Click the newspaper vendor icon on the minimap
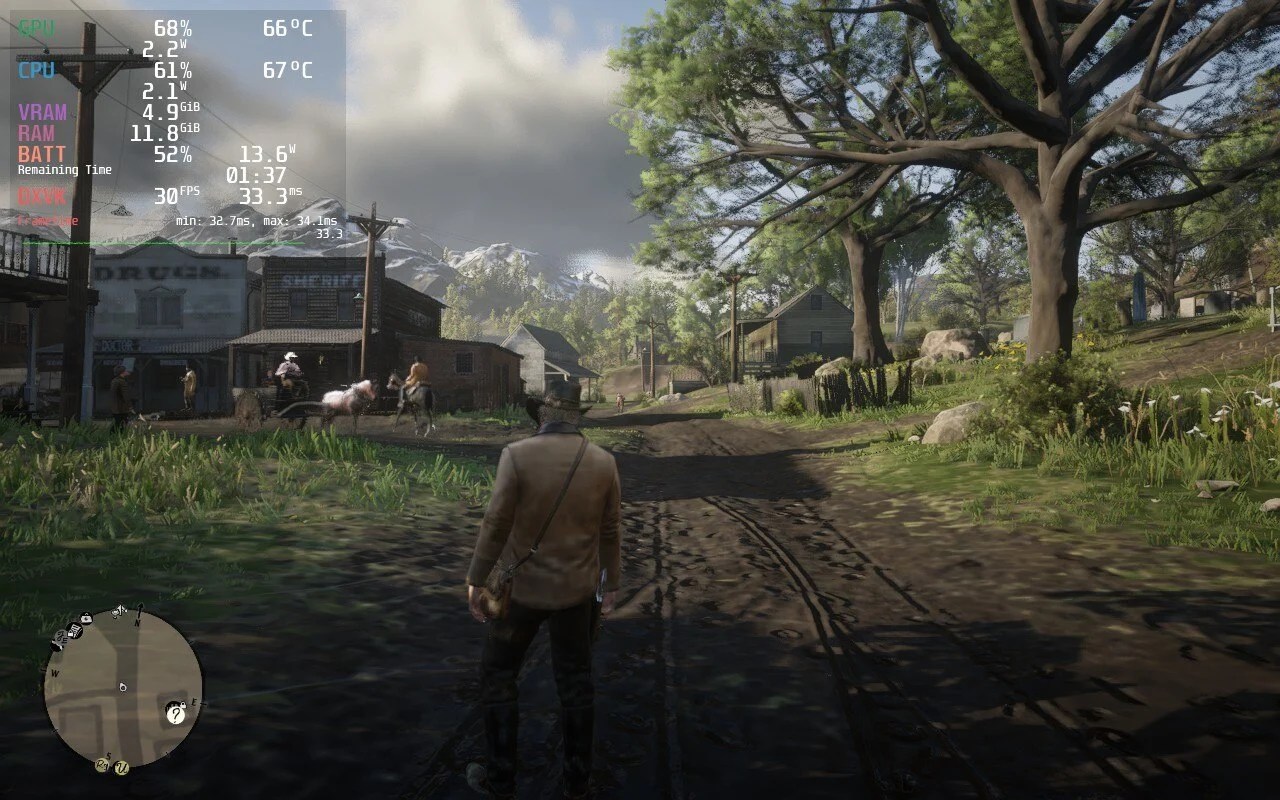The width and height of the screenshot is (1280, 800). [76, 631]
